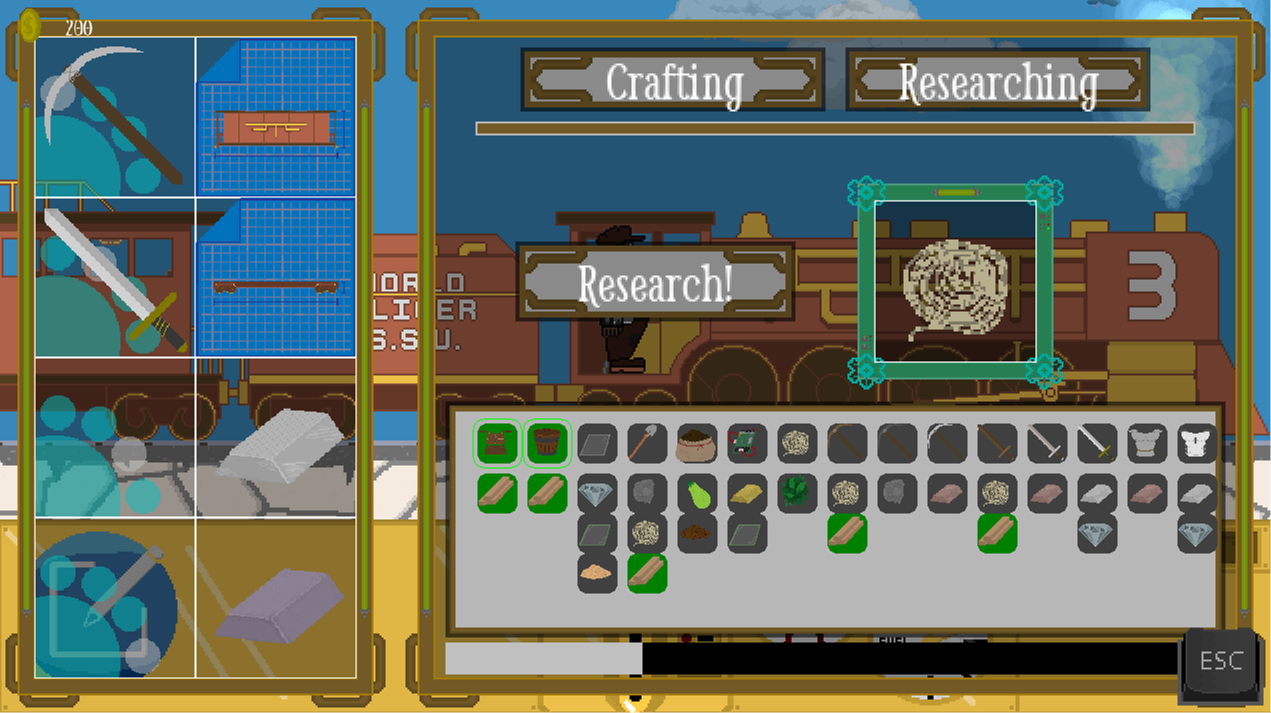Choose the sword research recipe
Viewport: 1271px width, 713px height.
pos(115,277)
